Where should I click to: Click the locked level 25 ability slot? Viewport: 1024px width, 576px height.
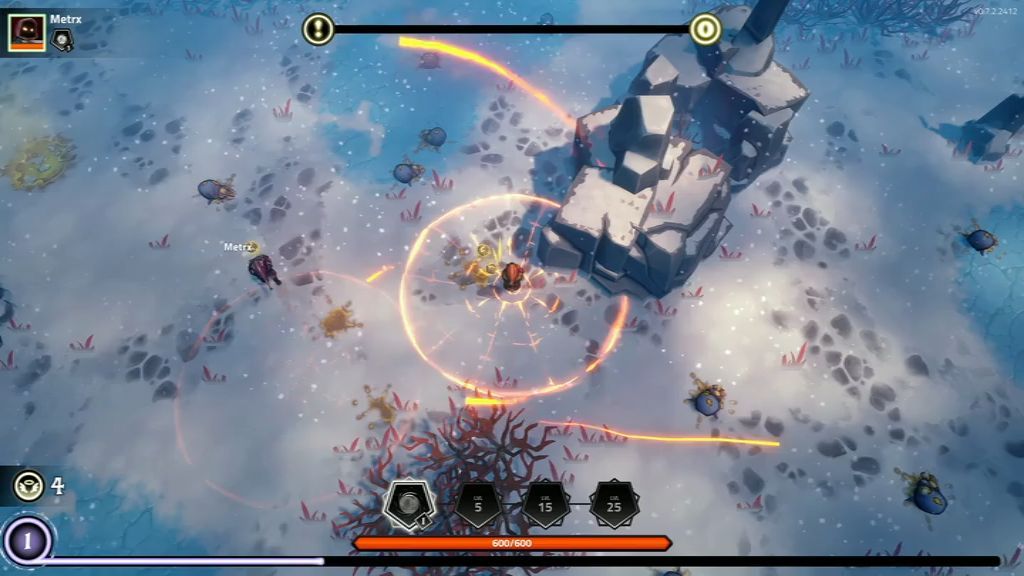(x=614, y=505)
